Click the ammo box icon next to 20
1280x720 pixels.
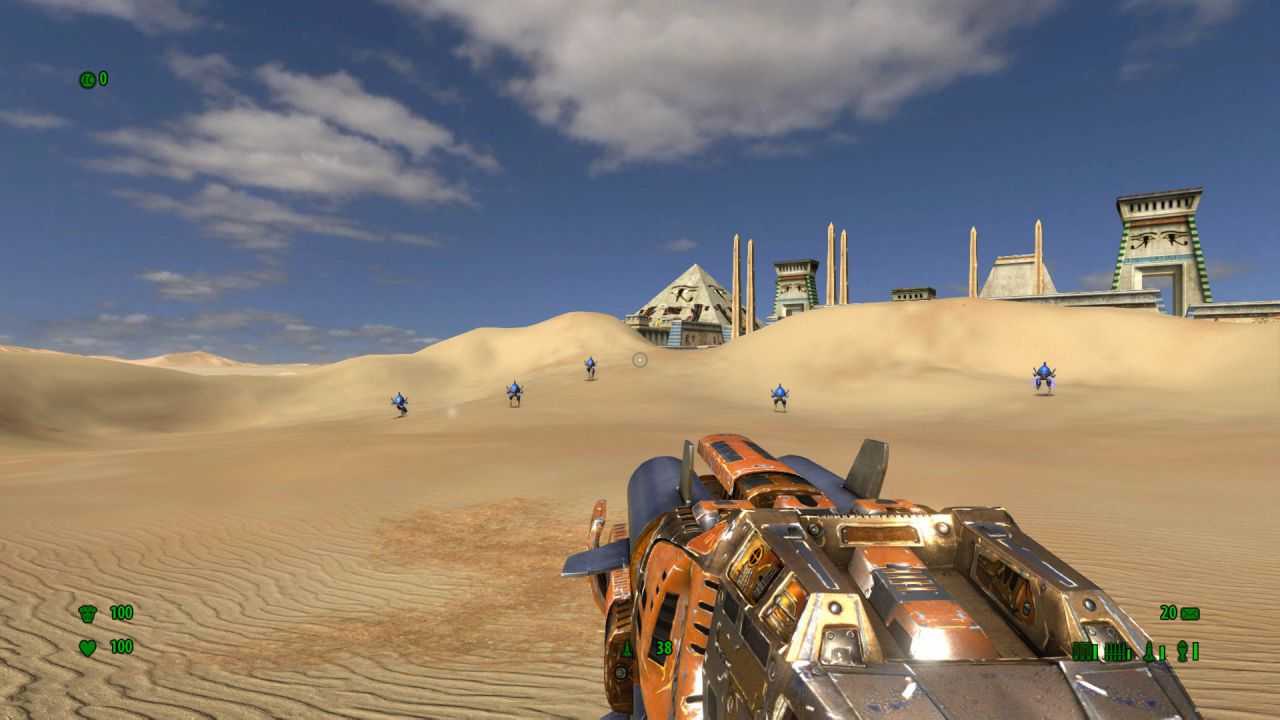coord(1190,612)
